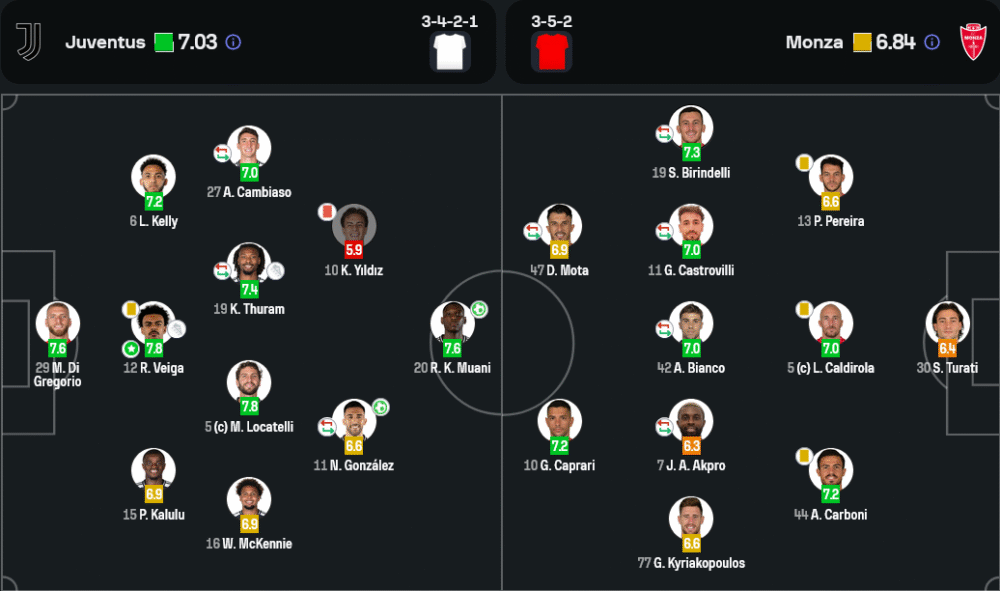1000x591 pixels.
Task: Open the Juventus rating info icon
Action: [x=233, y=42]
